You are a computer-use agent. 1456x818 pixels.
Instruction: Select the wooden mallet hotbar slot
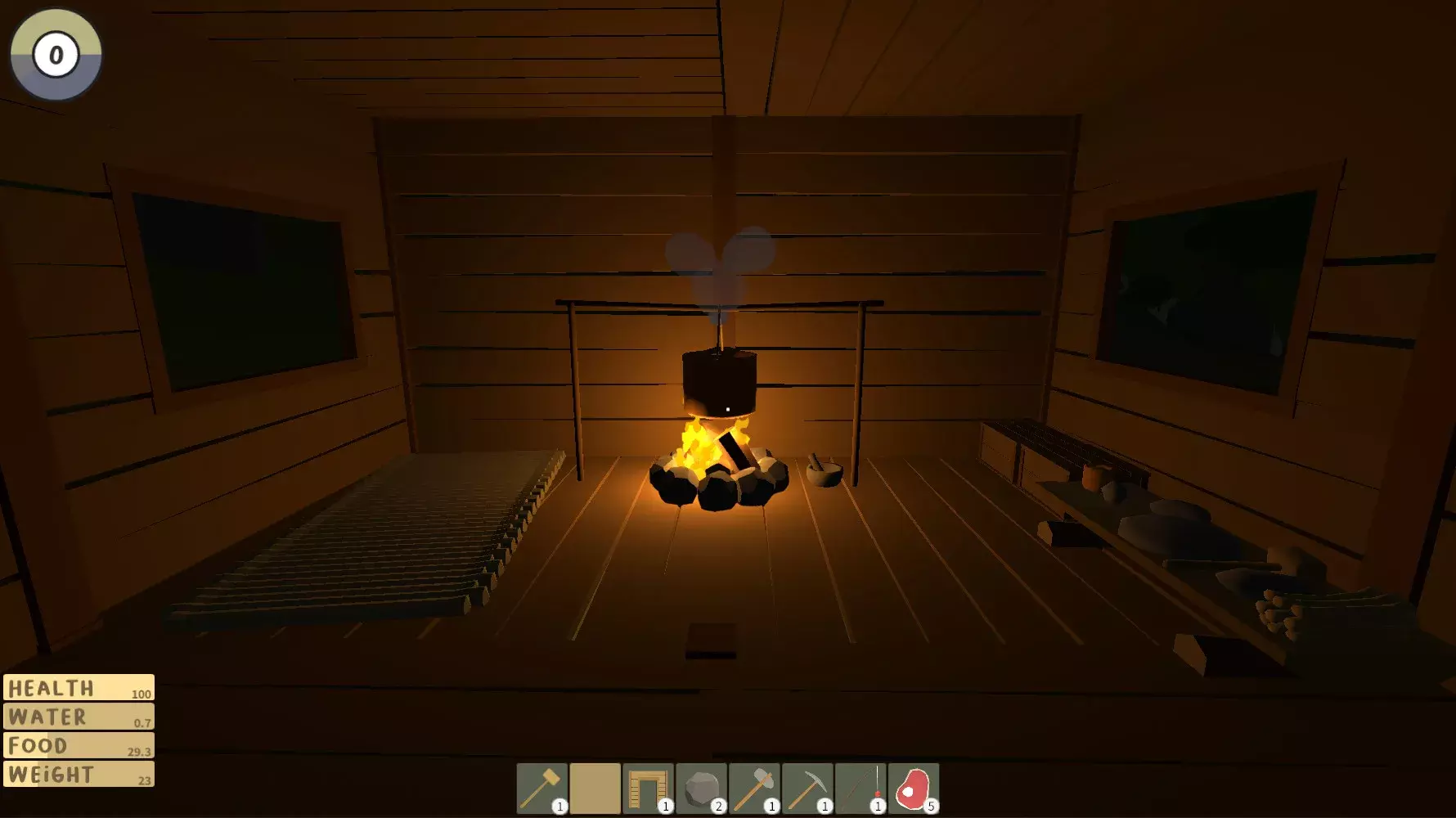click(x=542, y=789)
